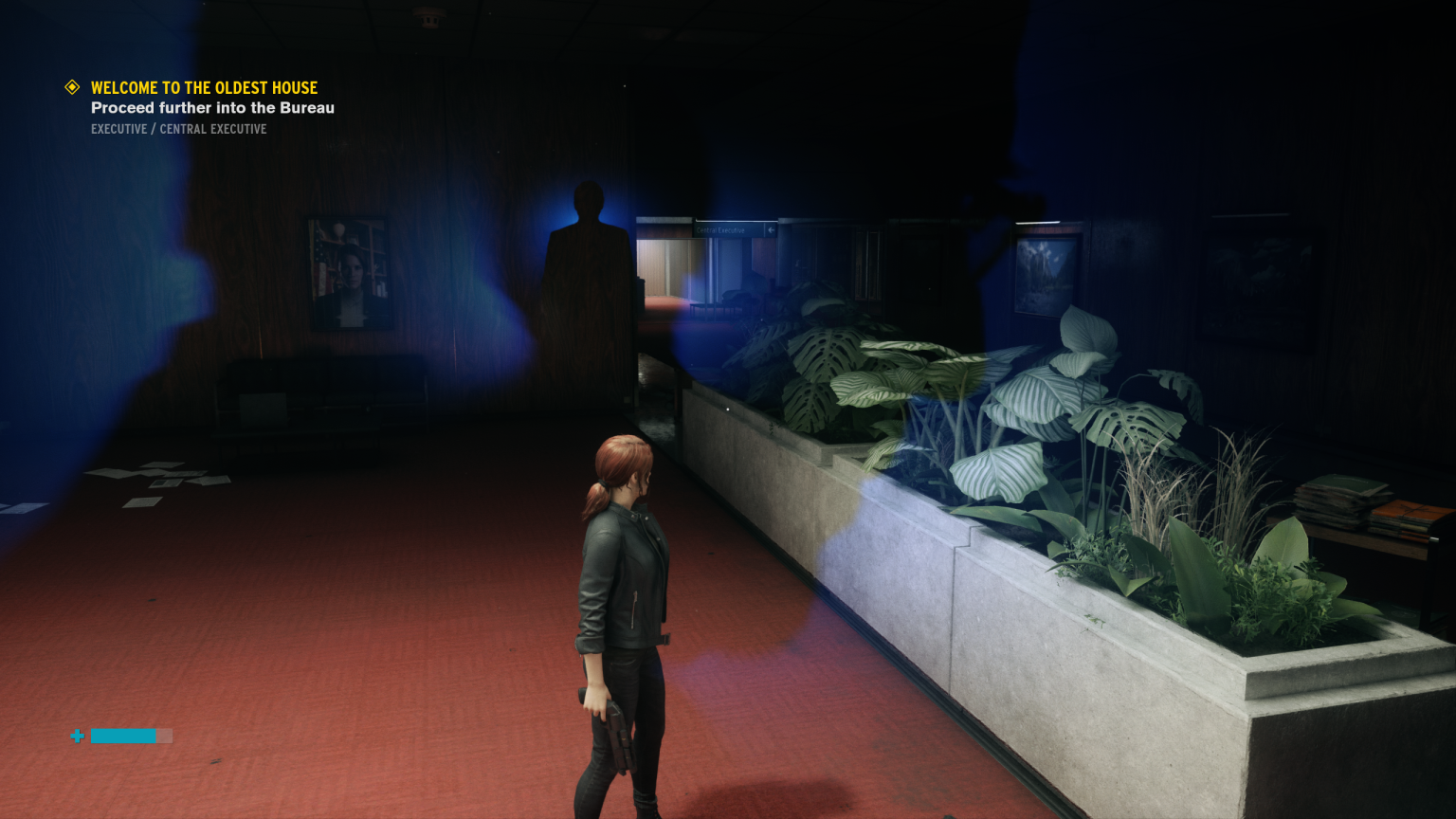Select the teal health cross icon
This screenshot has height=819, width=1456.
(x=76, y=736)
